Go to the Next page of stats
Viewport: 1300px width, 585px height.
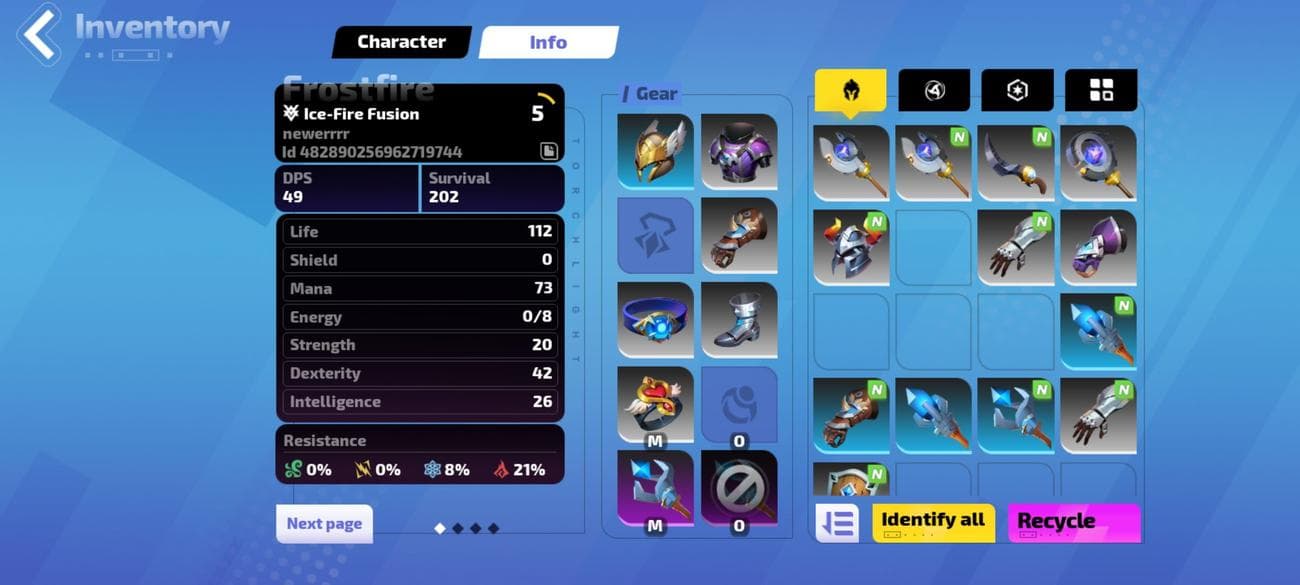324,523
